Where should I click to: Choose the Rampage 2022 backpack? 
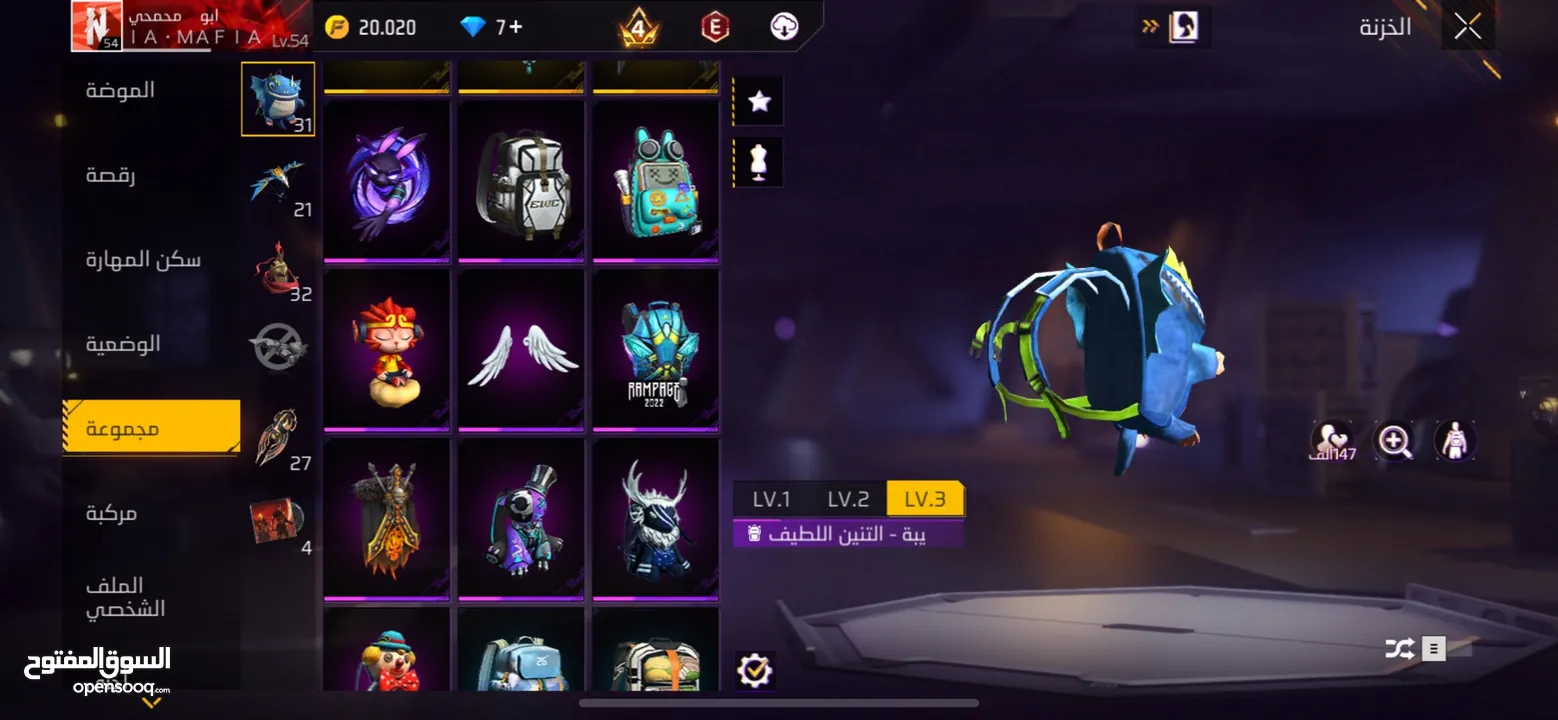pos(655,351)
